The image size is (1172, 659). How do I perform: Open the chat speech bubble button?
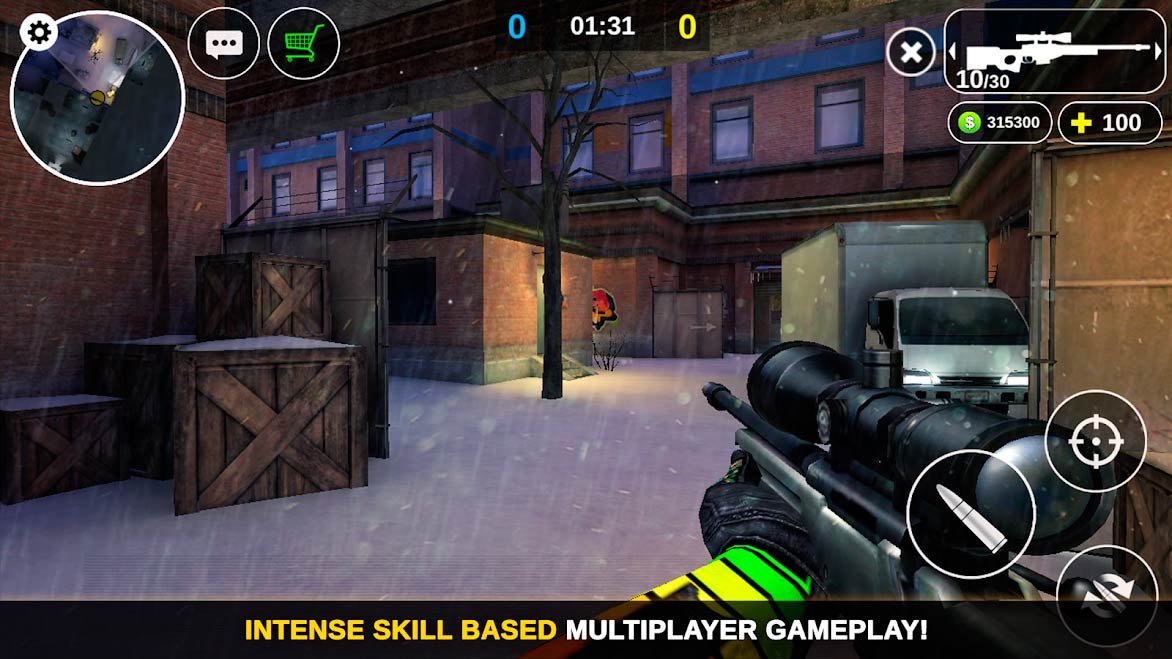pyautogui.click(x=223, y=44)
